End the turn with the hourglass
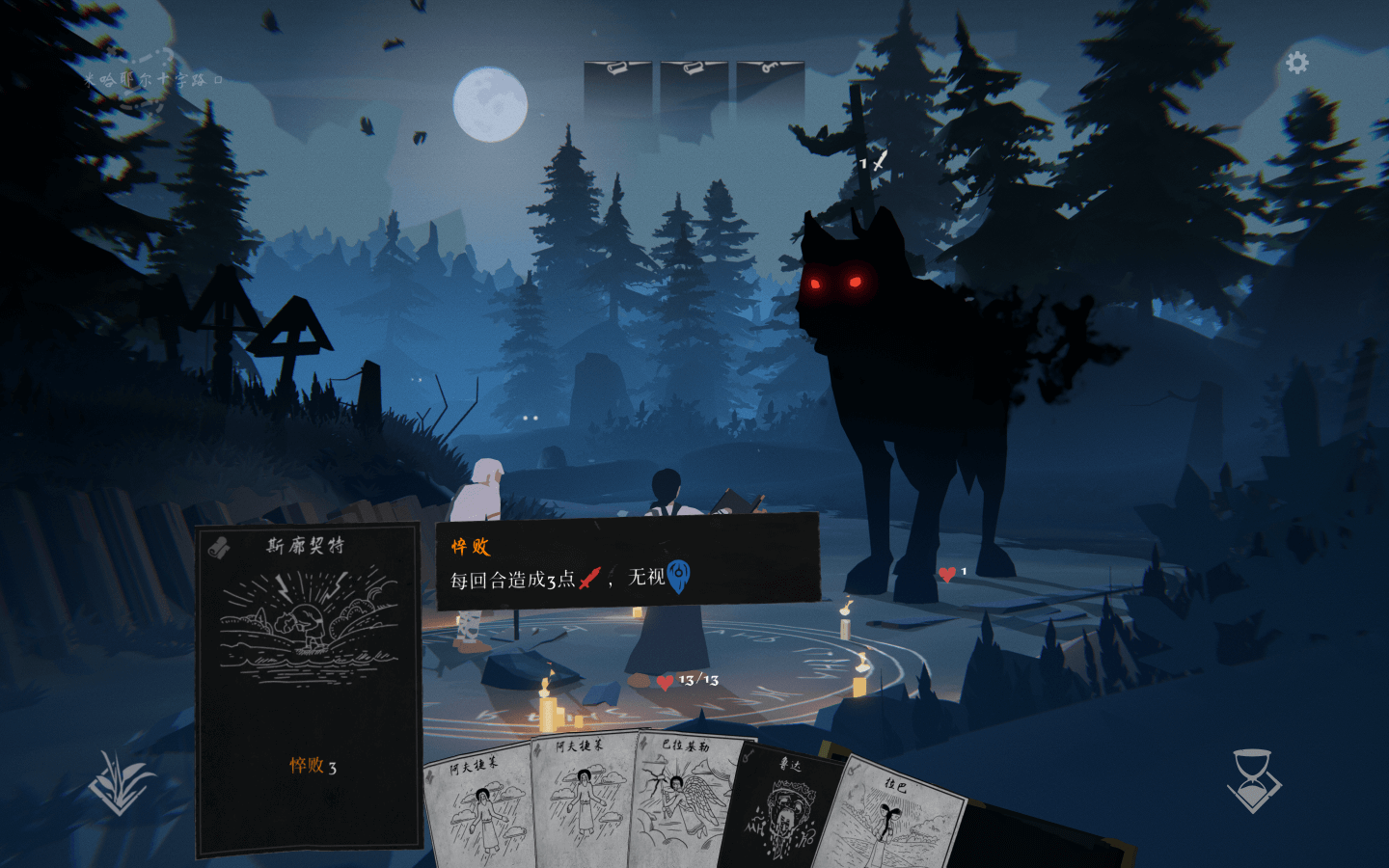 1253,780
